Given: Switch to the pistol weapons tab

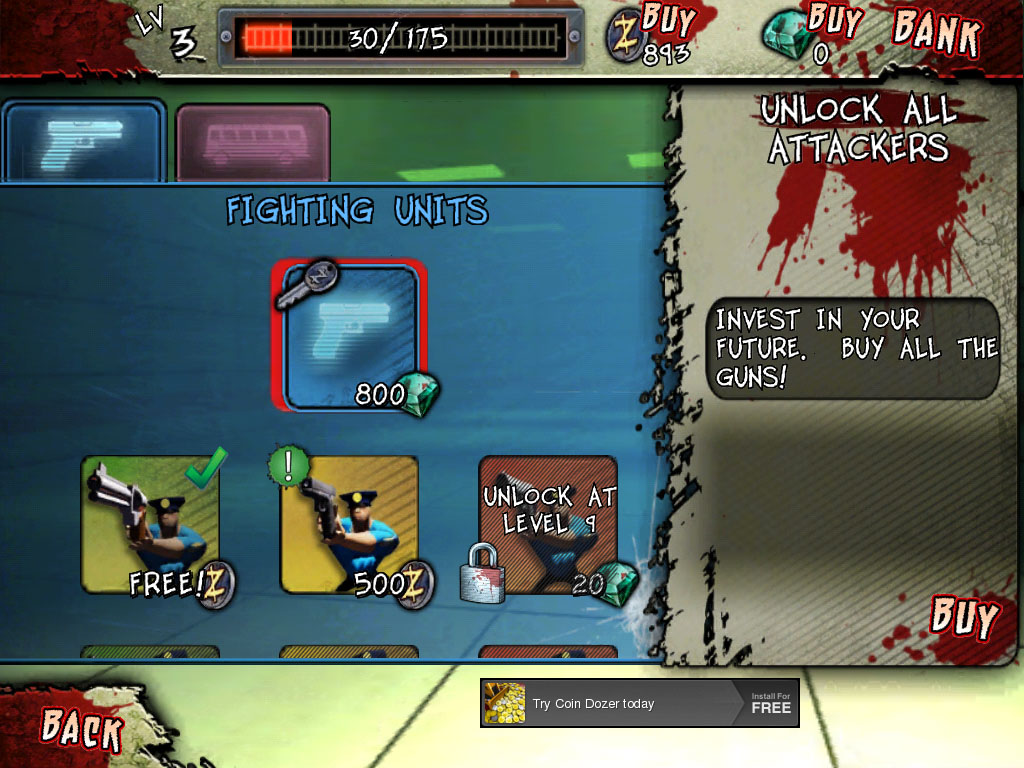Looking at the screenshot, I should (x=84, y=141).
